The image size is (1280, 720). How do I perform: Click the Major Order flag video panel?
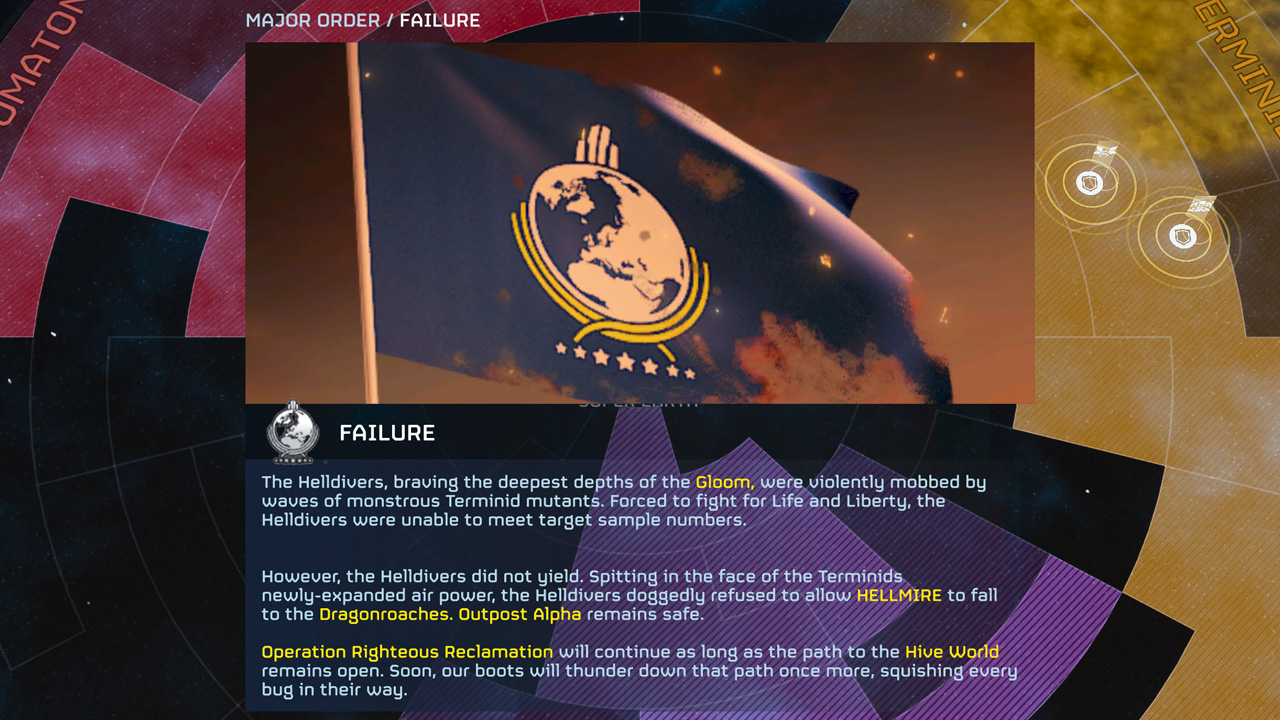coord(640,222)
